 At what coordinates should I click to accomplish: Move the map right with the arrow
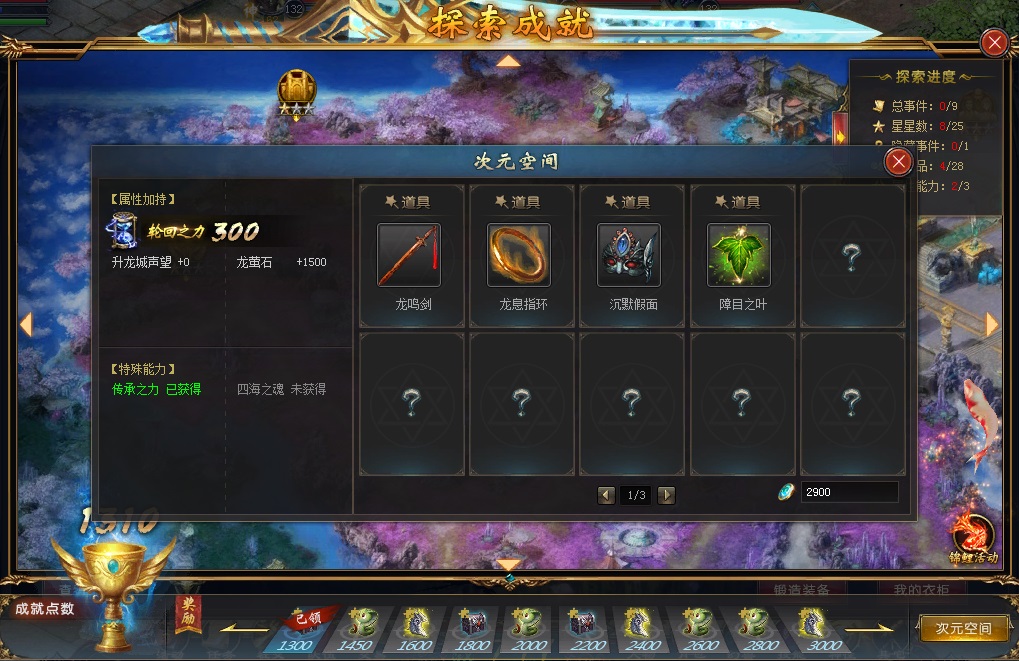pos(992,324)
